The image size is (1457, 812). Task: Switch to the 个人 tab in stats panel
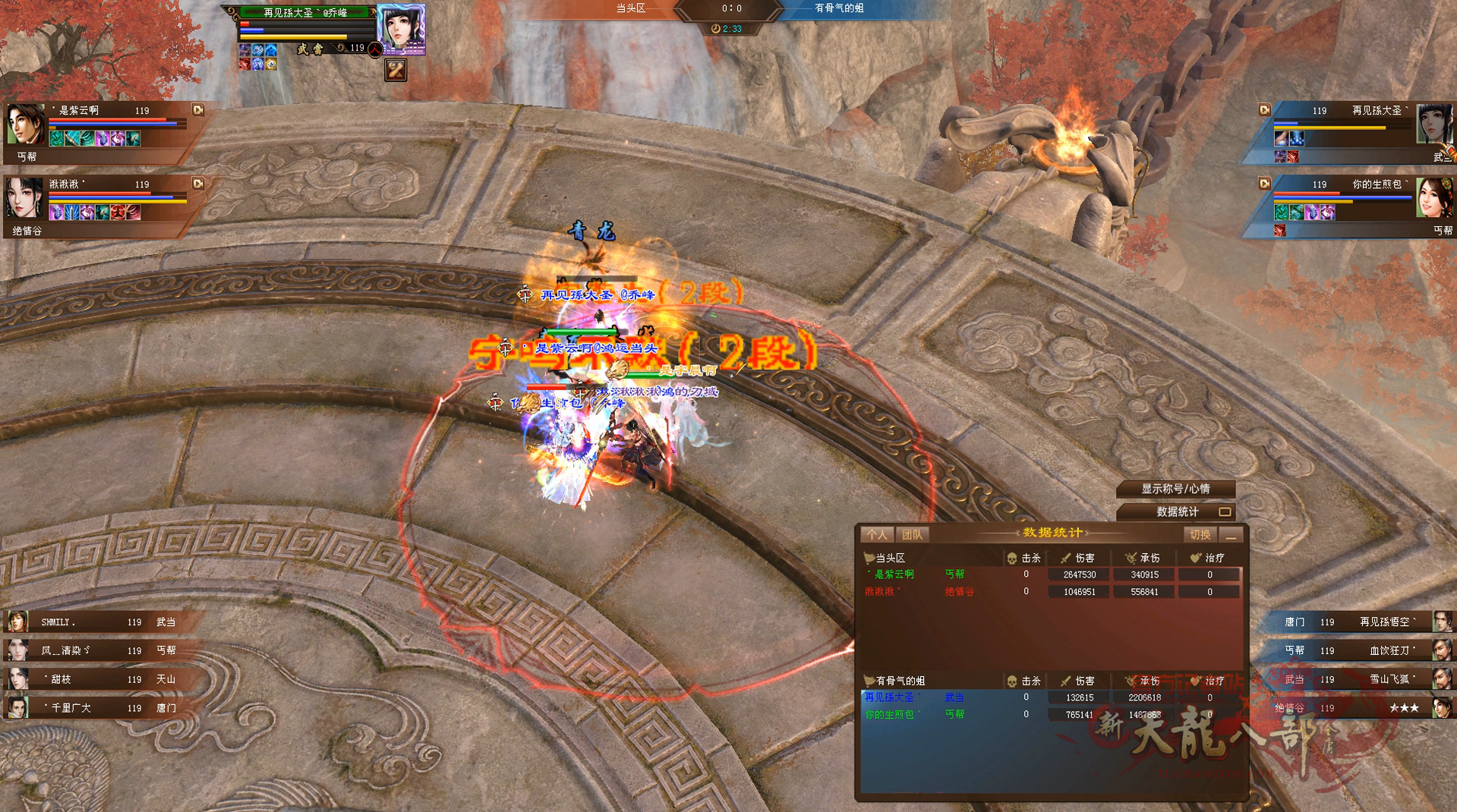click(x=877, y=535)
